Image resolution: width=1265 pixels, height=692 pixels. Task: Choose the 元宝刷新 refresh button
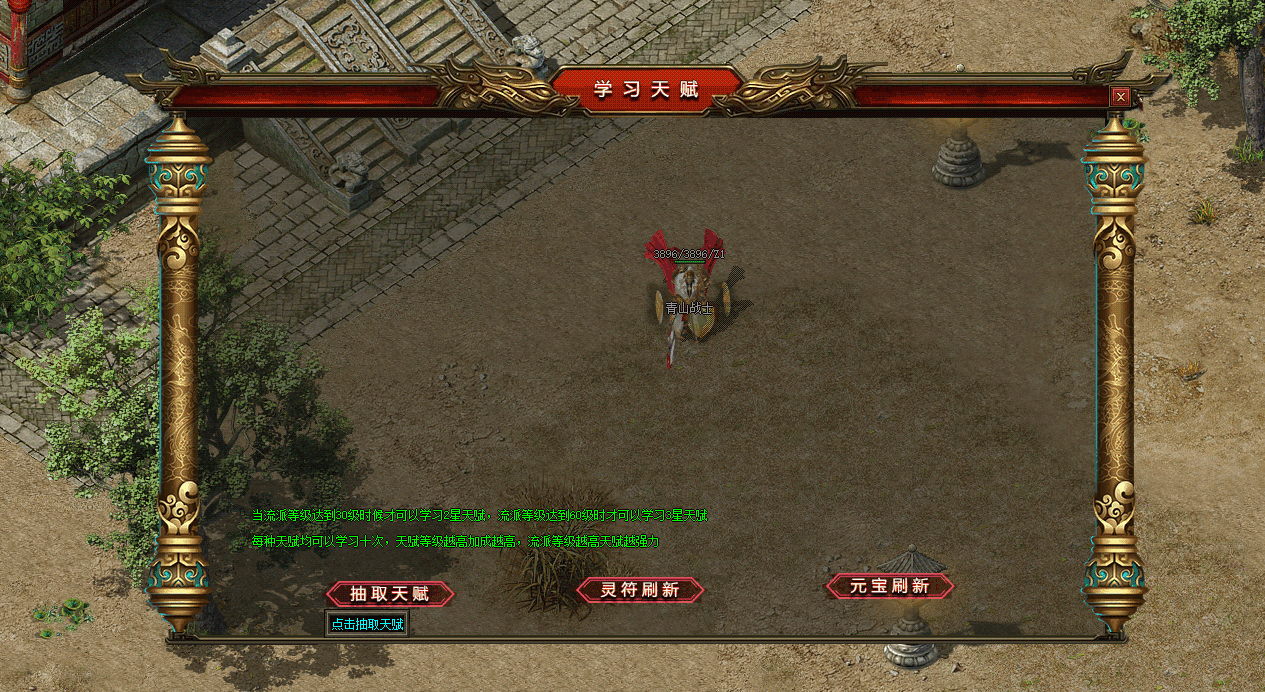click(890, 587)
